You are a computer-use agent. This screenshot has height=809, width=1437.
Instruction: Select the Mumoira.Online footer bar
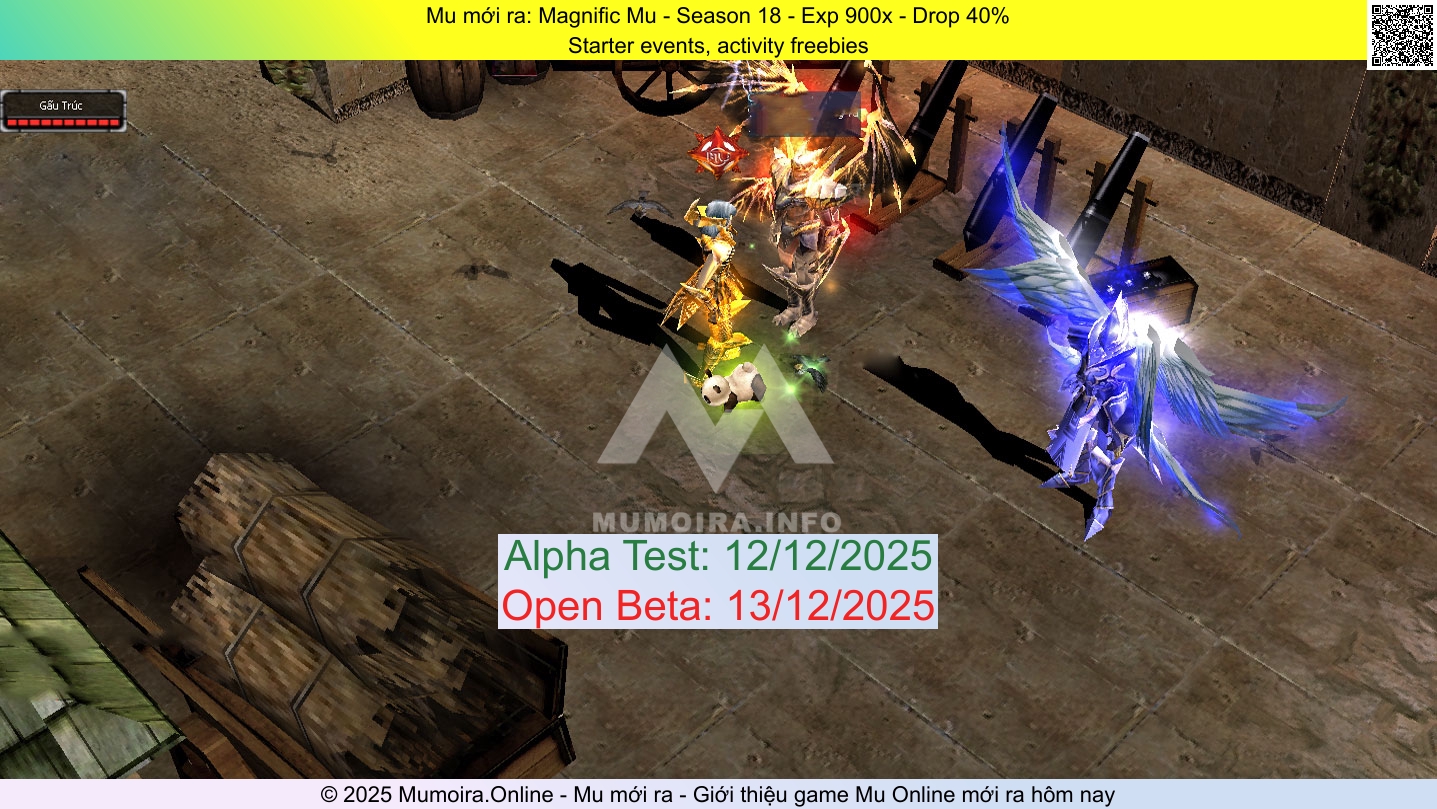[718, 794]
